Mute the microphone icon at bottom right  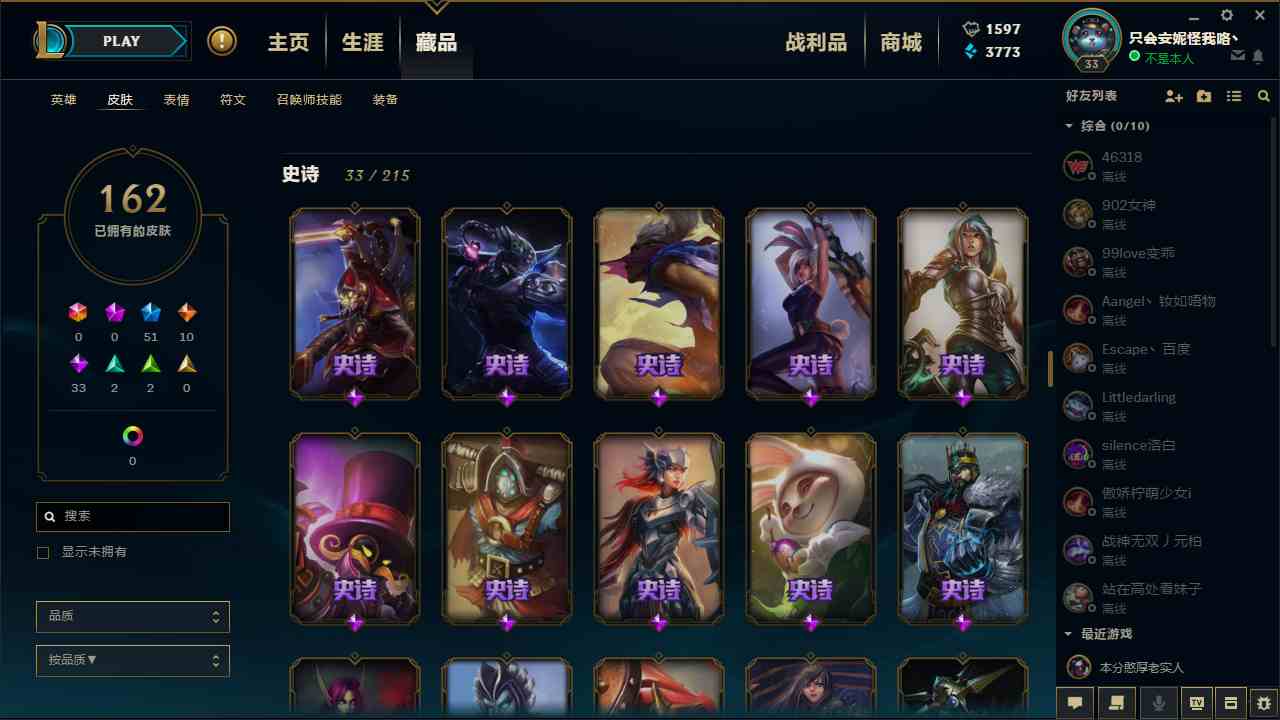[1157, 703]
